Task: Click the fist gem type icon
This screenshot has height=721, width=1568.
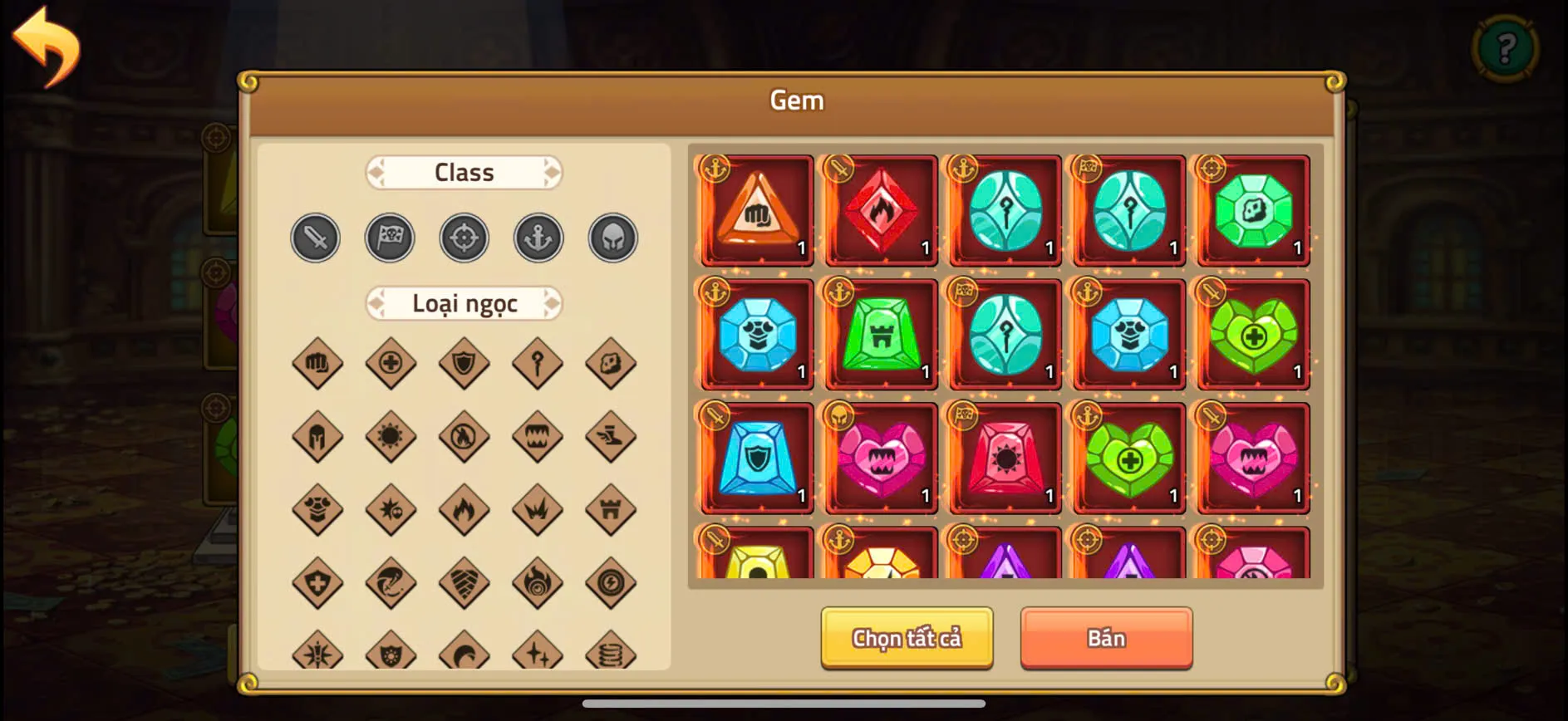Action: point(317,363)
